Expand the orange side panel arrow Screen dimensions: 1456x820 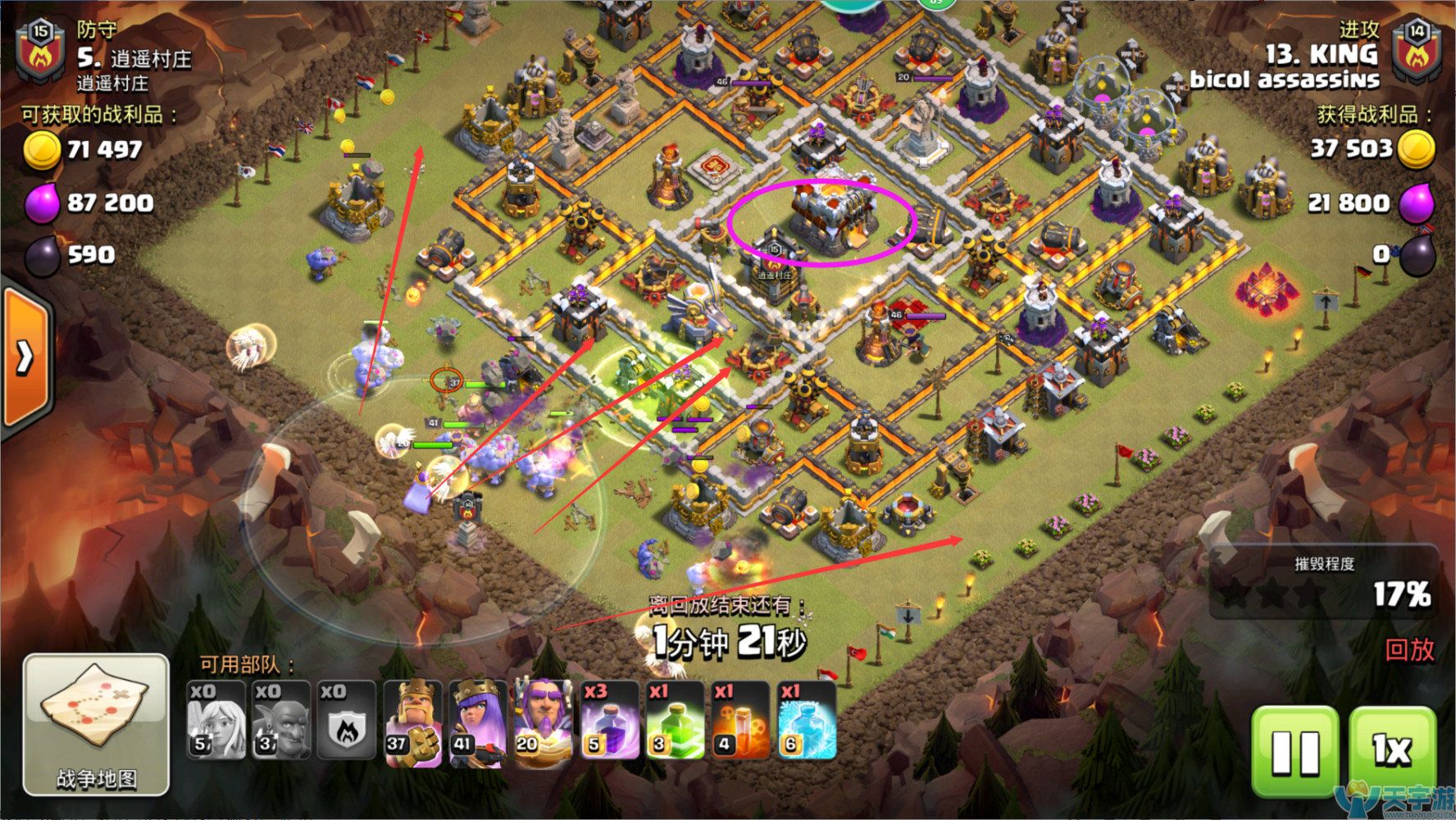click(x=25, y=357)
